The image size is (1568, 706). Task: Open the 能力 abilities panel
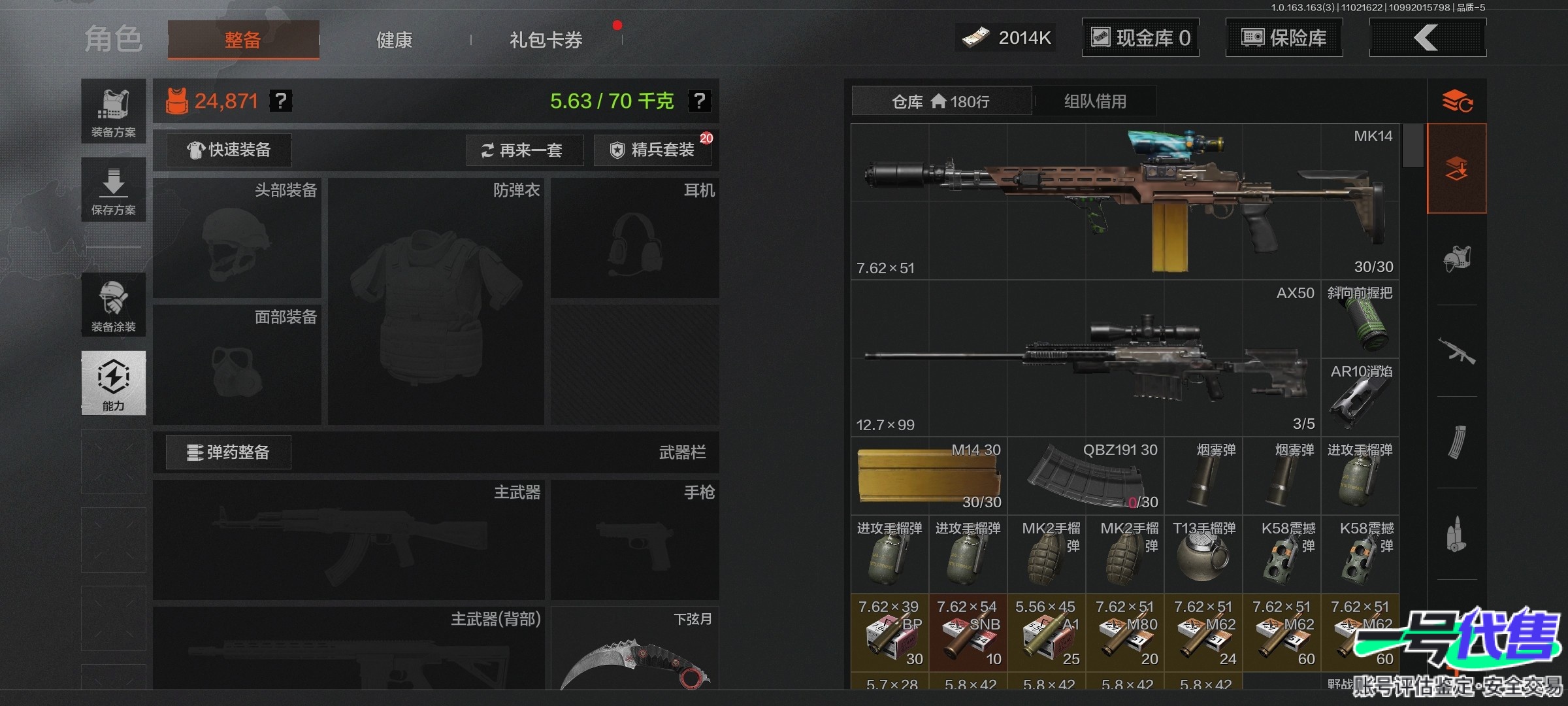[114, 383]
